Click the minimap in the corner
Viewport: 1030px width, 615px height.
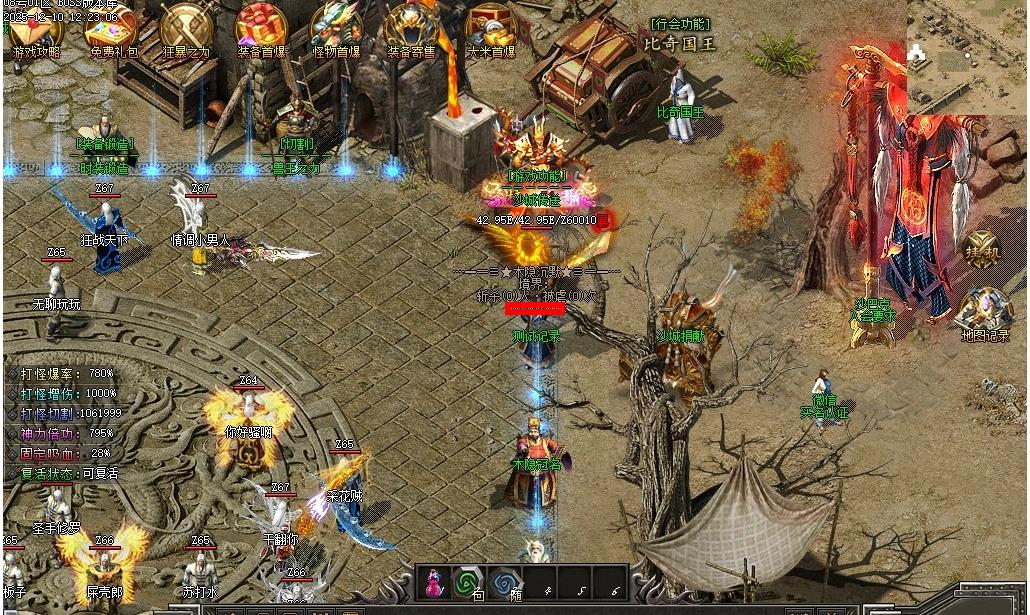point(967,56)
